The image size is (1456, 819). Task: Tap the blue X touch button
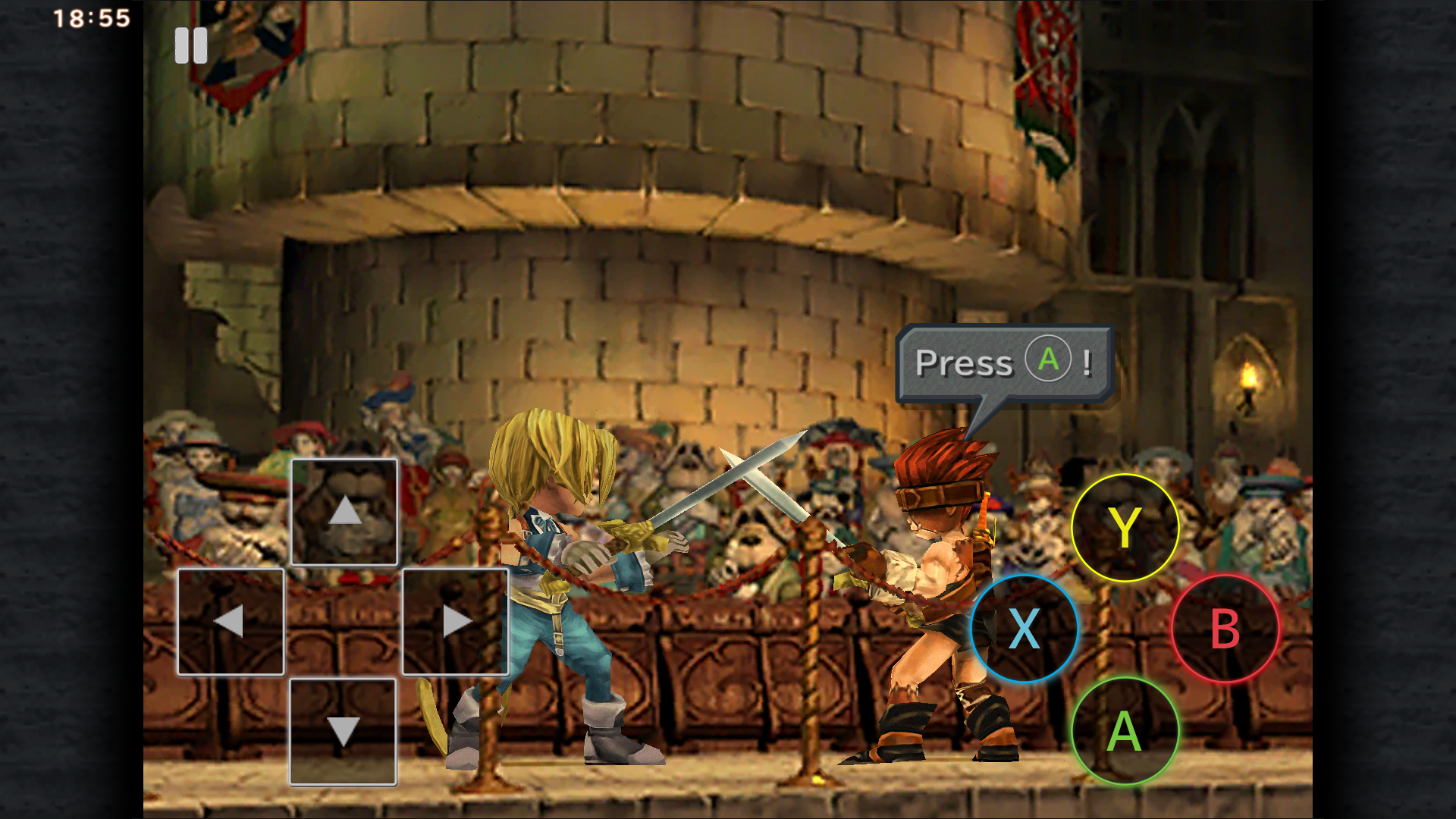pyautogui.click(x=1025, y=629)
